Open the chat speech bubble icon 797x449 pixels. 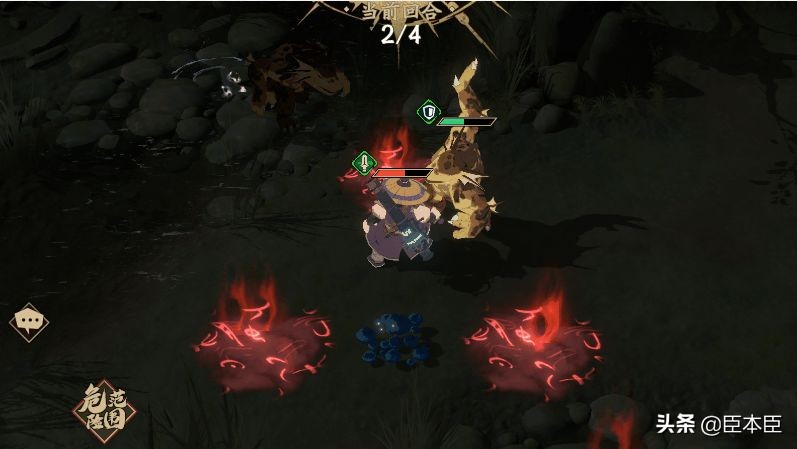point(28,322)
